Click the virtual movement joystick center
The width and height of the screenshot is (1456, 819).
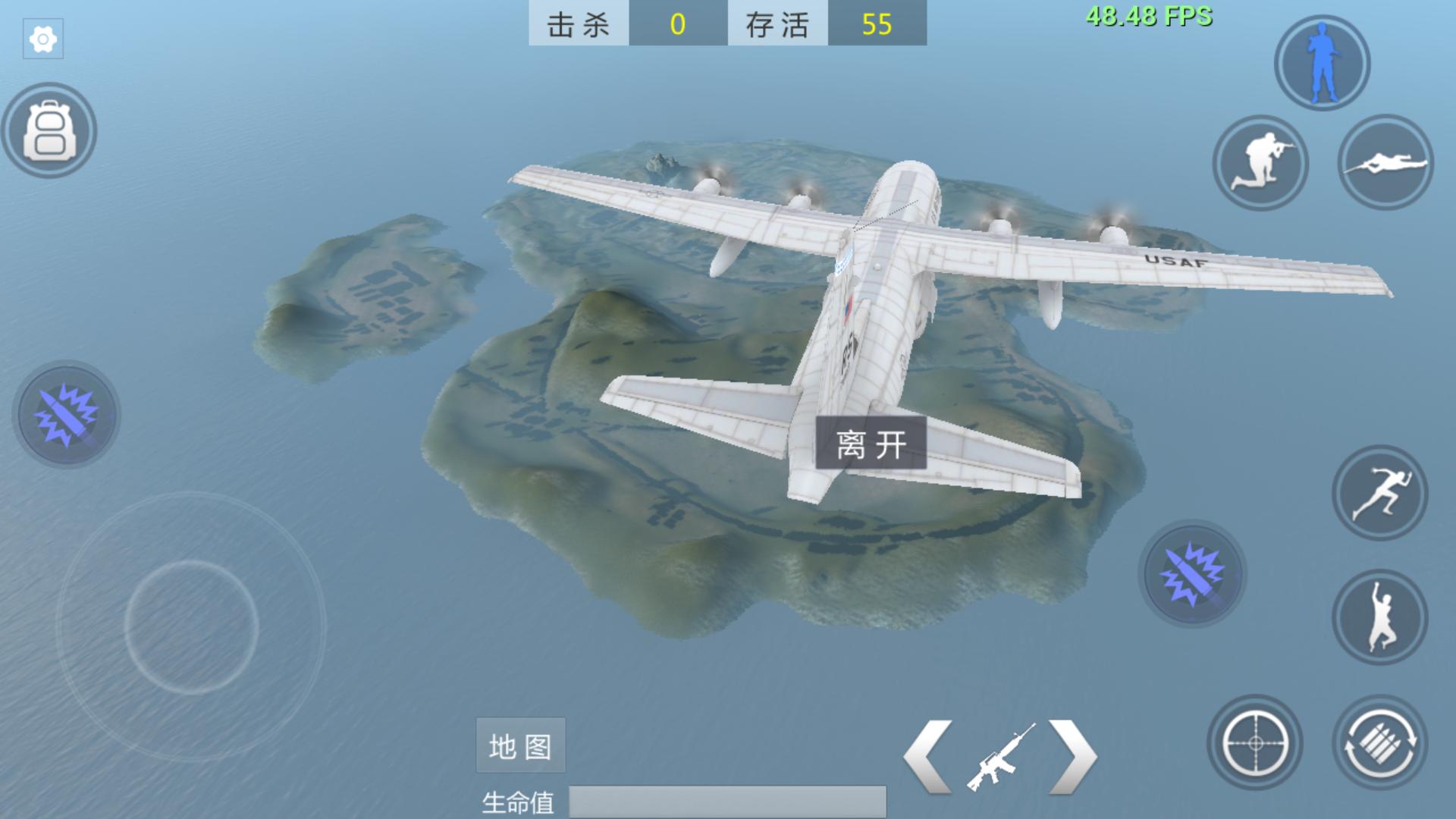[x=191, y=626]
